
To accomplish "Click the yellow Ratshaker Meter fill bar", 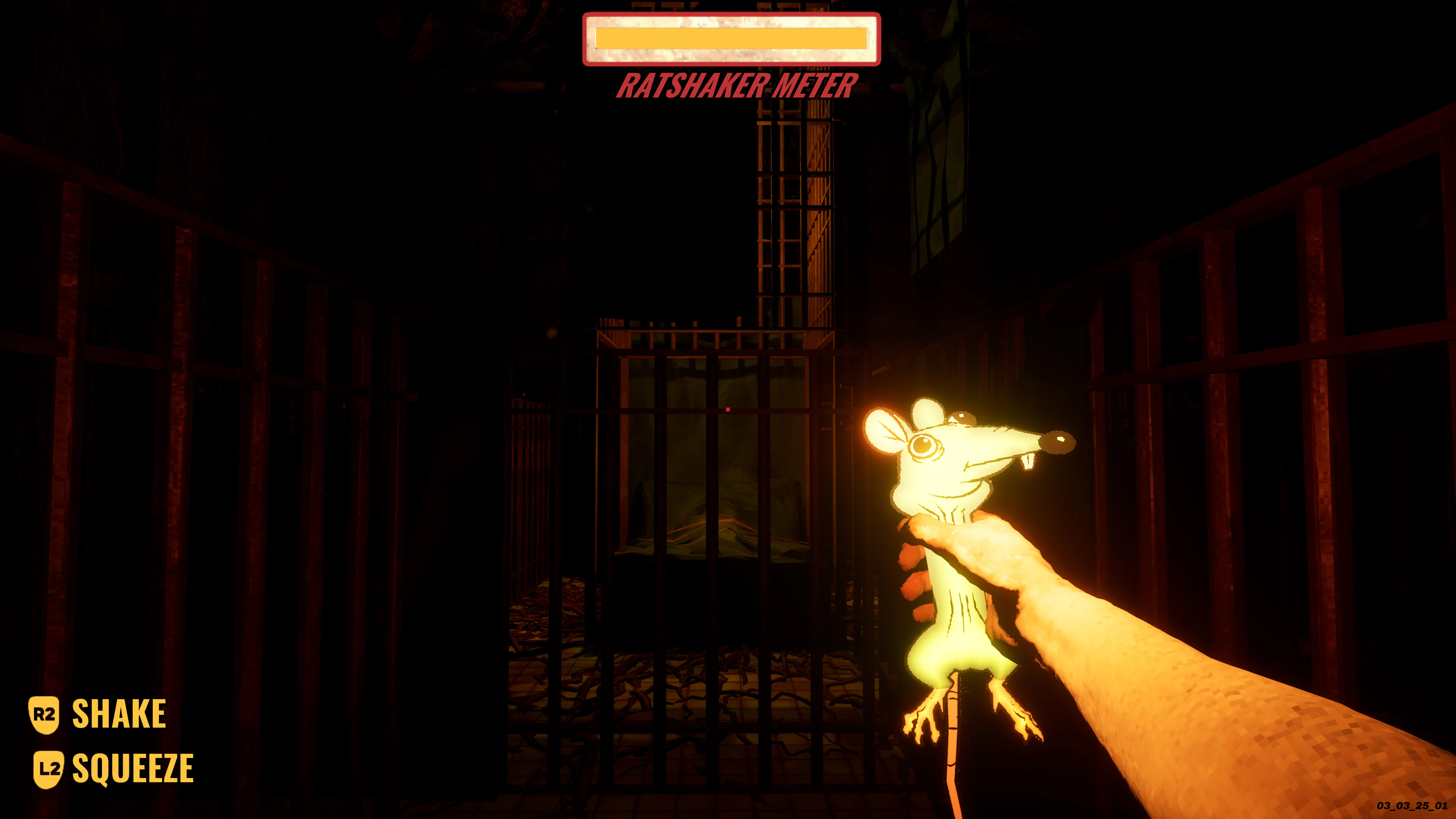I will [730, 39].
